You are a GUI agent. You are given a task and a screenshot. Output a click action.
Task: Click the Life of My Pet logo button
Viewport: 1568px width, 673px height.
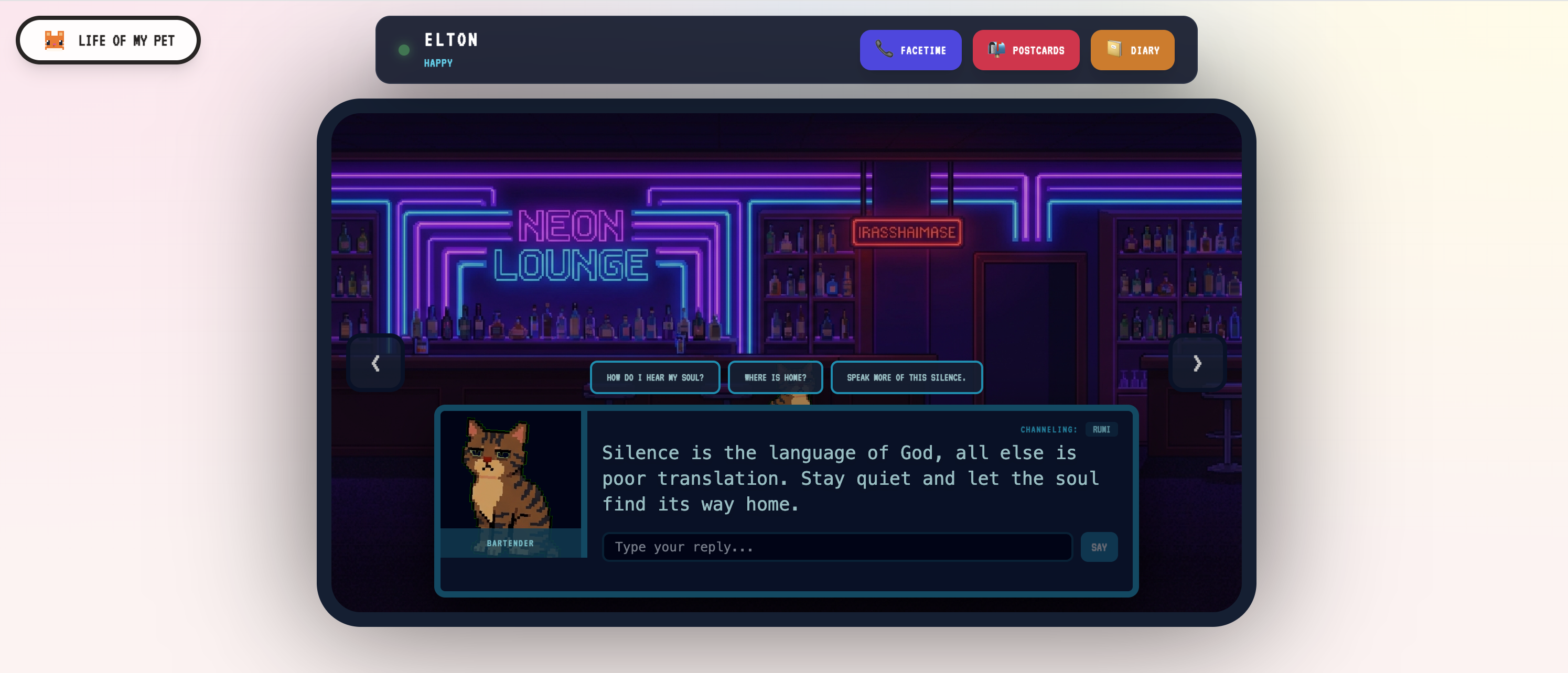(x=109, y=40)
